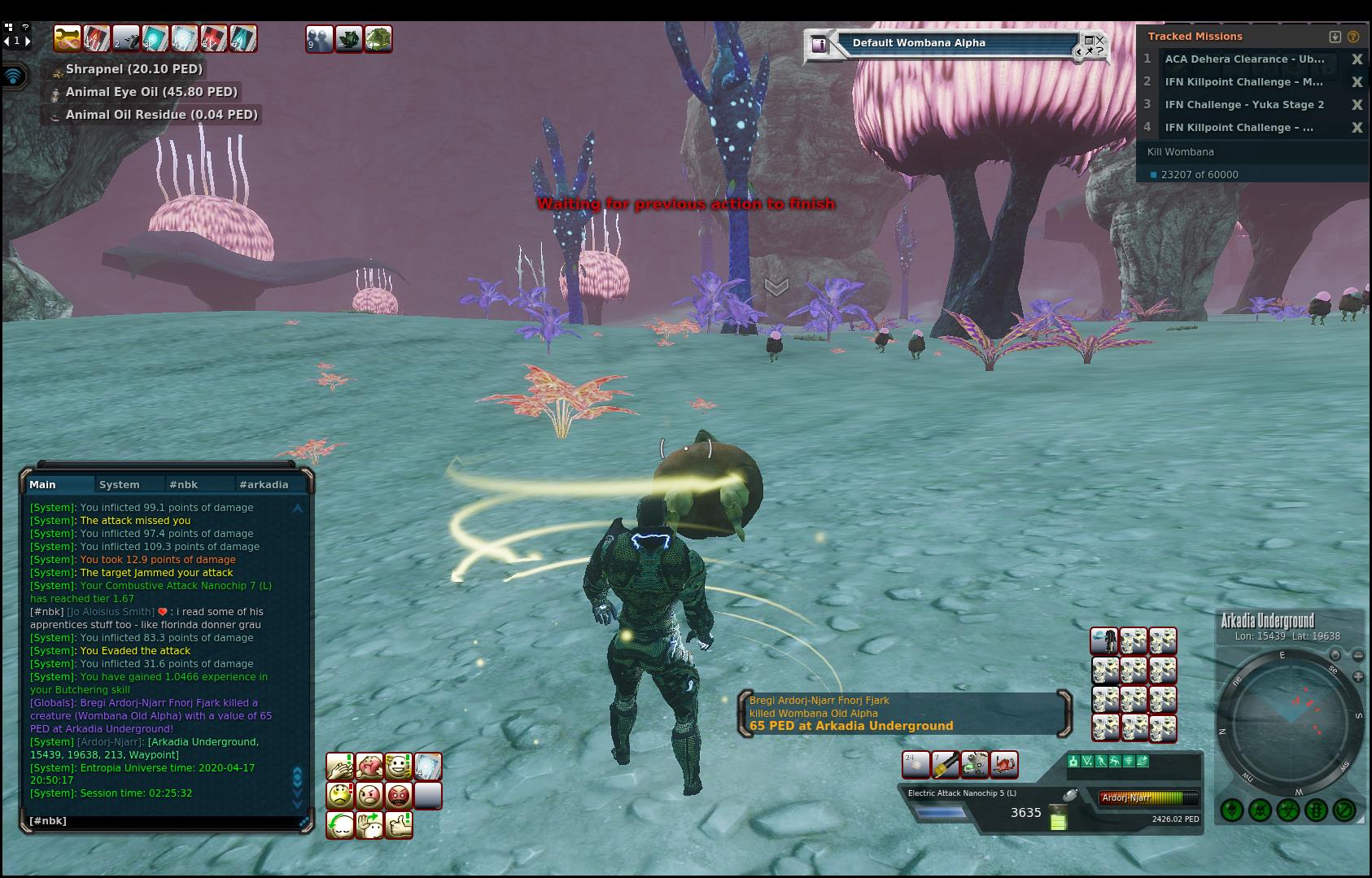Use the thumbs-up emote icon
Viewport: 1372px width, 878px height.
[x=398, y=824]
